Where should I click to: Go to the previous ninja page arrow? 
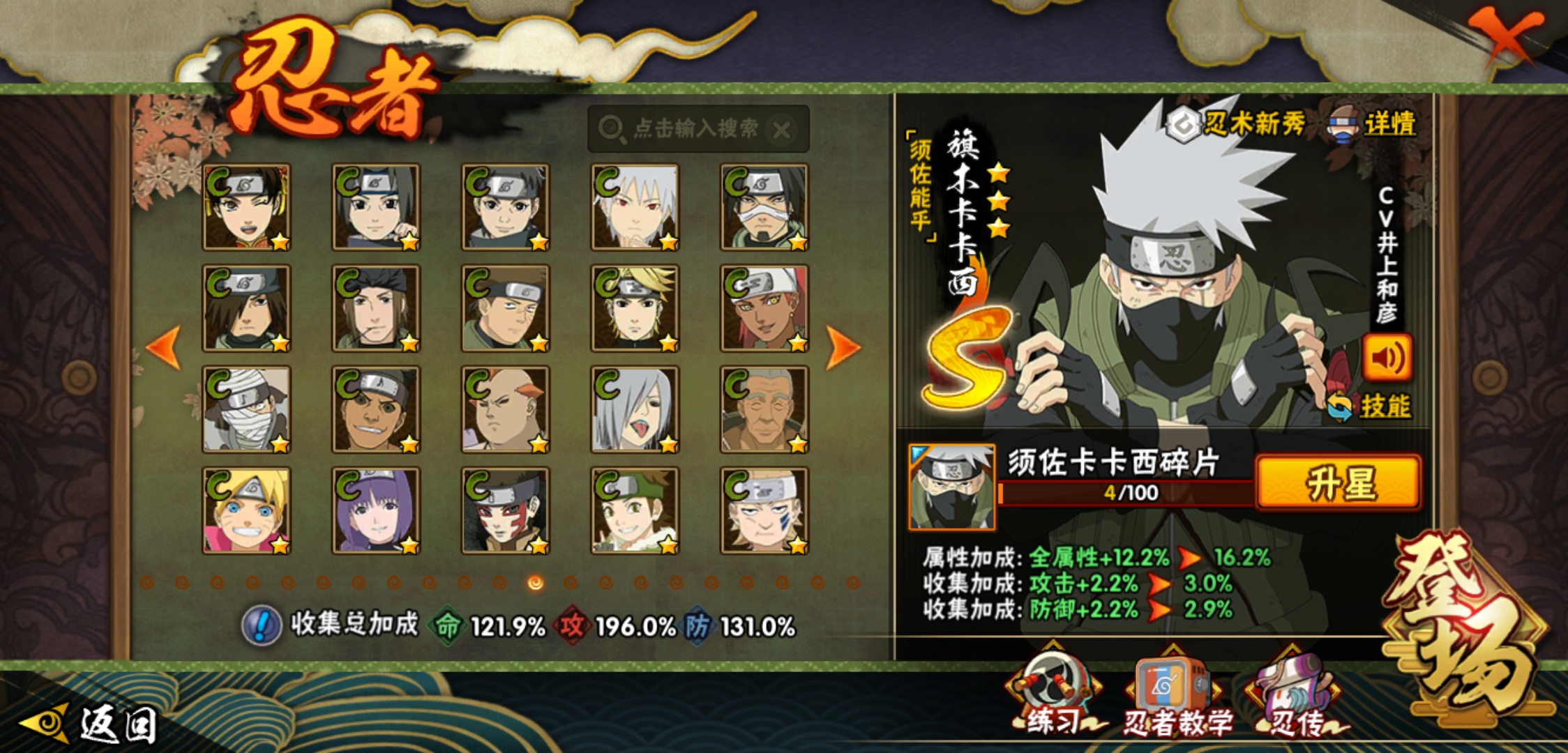pyautogui.click(x=165, y=347)
